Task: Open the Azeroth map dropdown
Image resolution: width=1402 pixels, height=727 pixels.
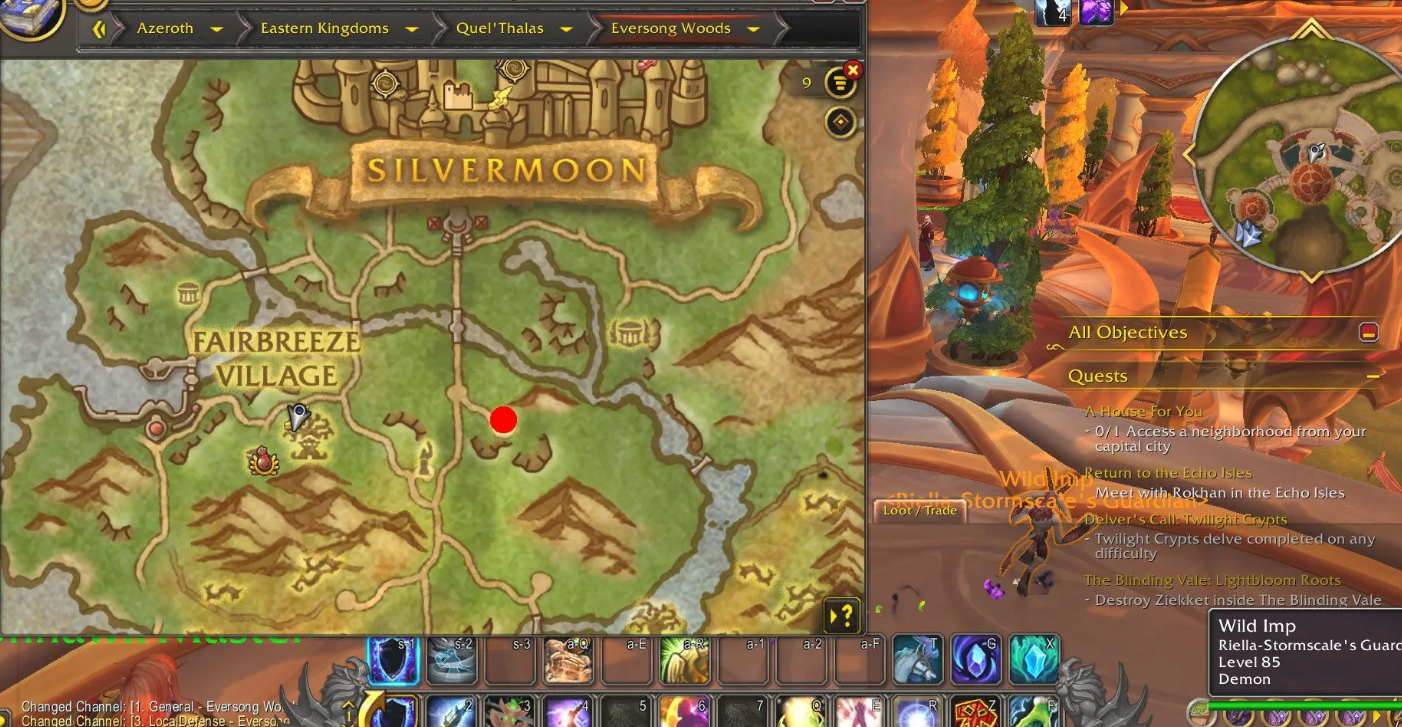Action: (x=216, y=29)
